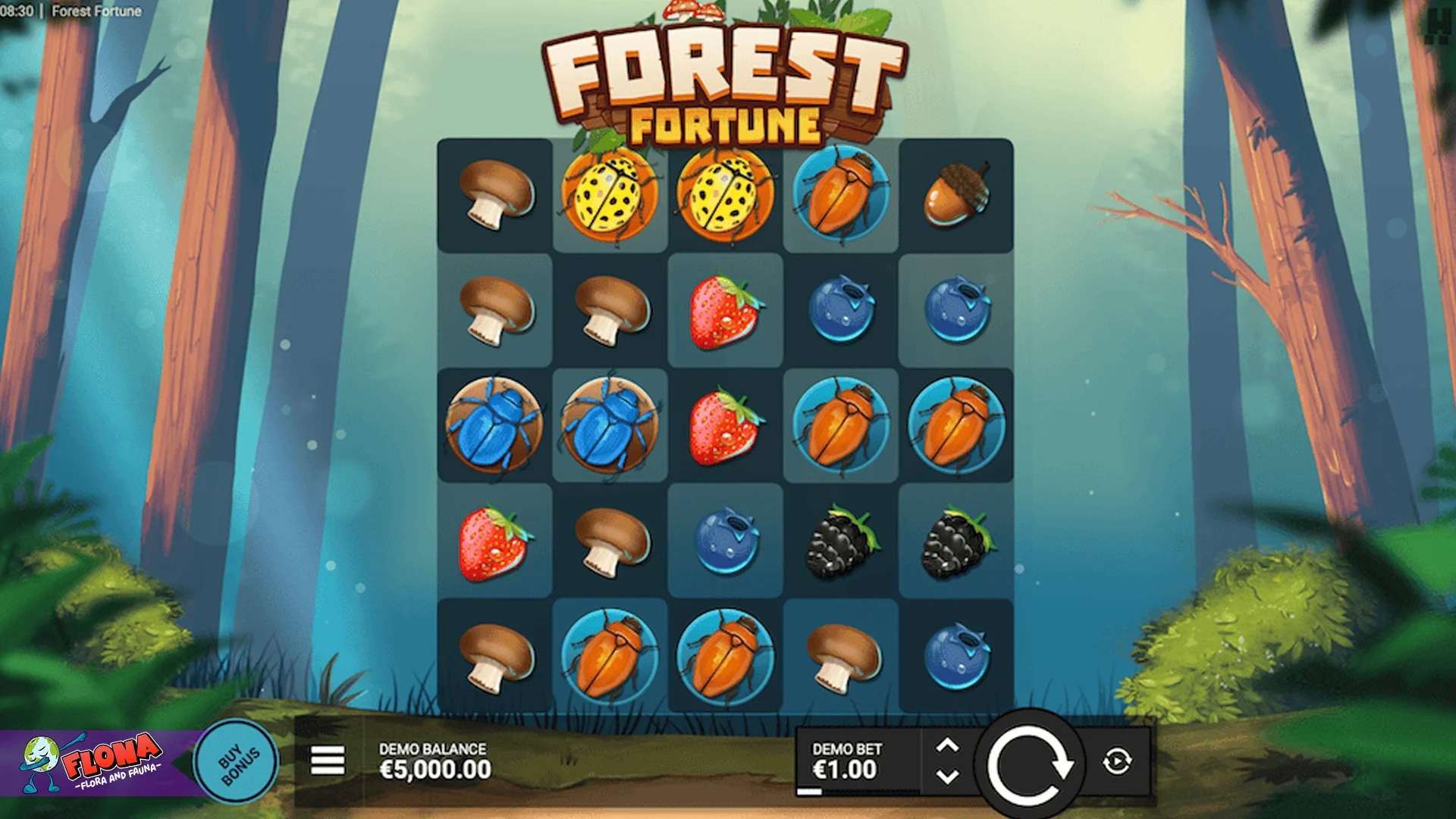Click a blue beetle symbol
This screenshot has height=819, width=1456.
(493, 426)
